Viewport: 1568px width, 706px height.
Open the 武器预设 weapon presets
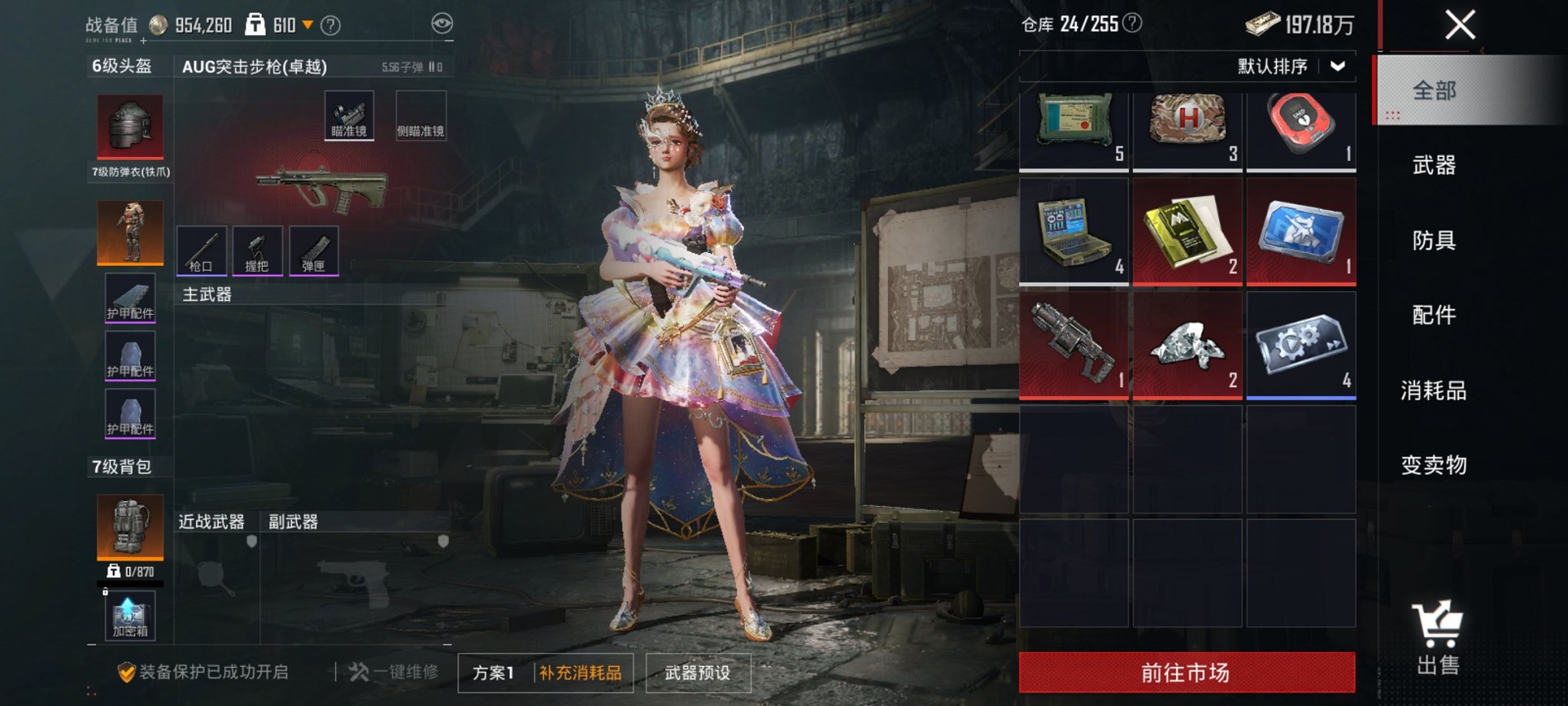click(697, 673)
